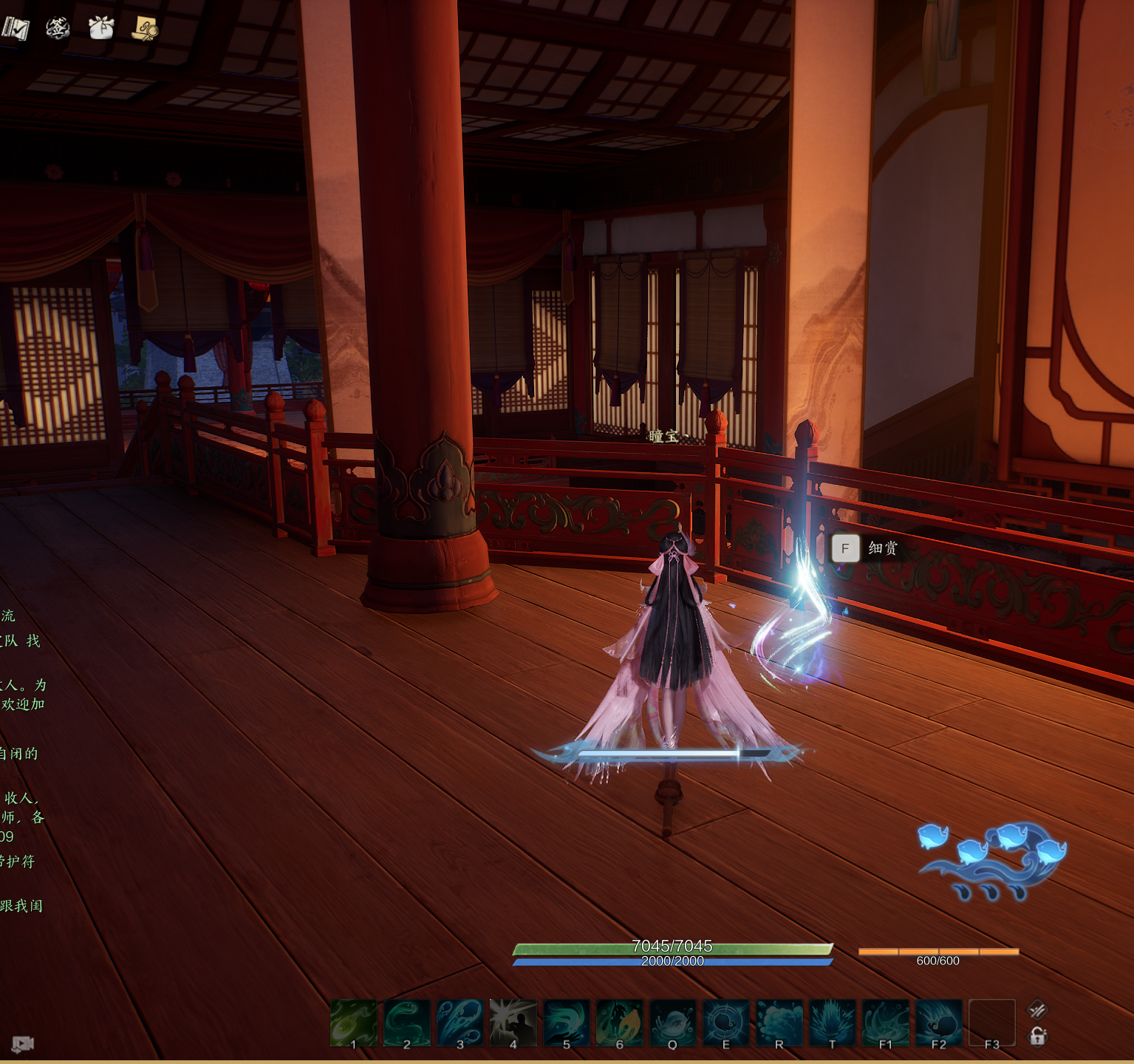Activate the circular water ring skill on E
This screenshot has height=1064, width=1134.
[x=726, y=1023]
